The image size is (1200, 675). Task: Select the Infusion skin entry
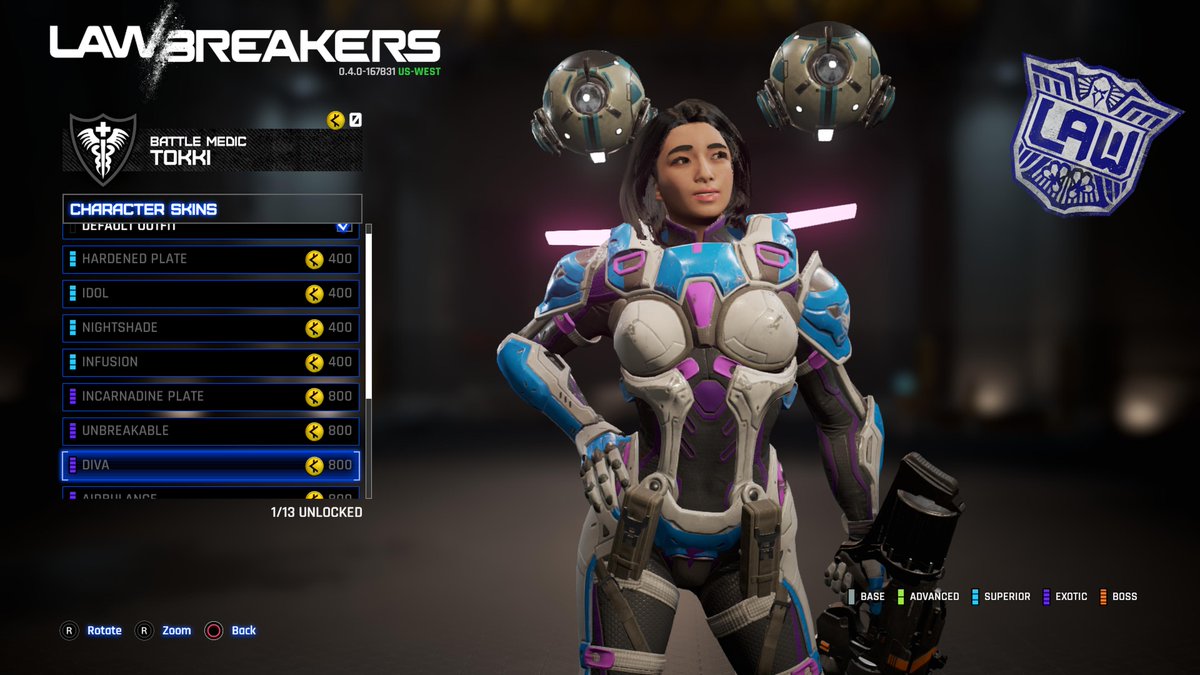coord(210,362)
